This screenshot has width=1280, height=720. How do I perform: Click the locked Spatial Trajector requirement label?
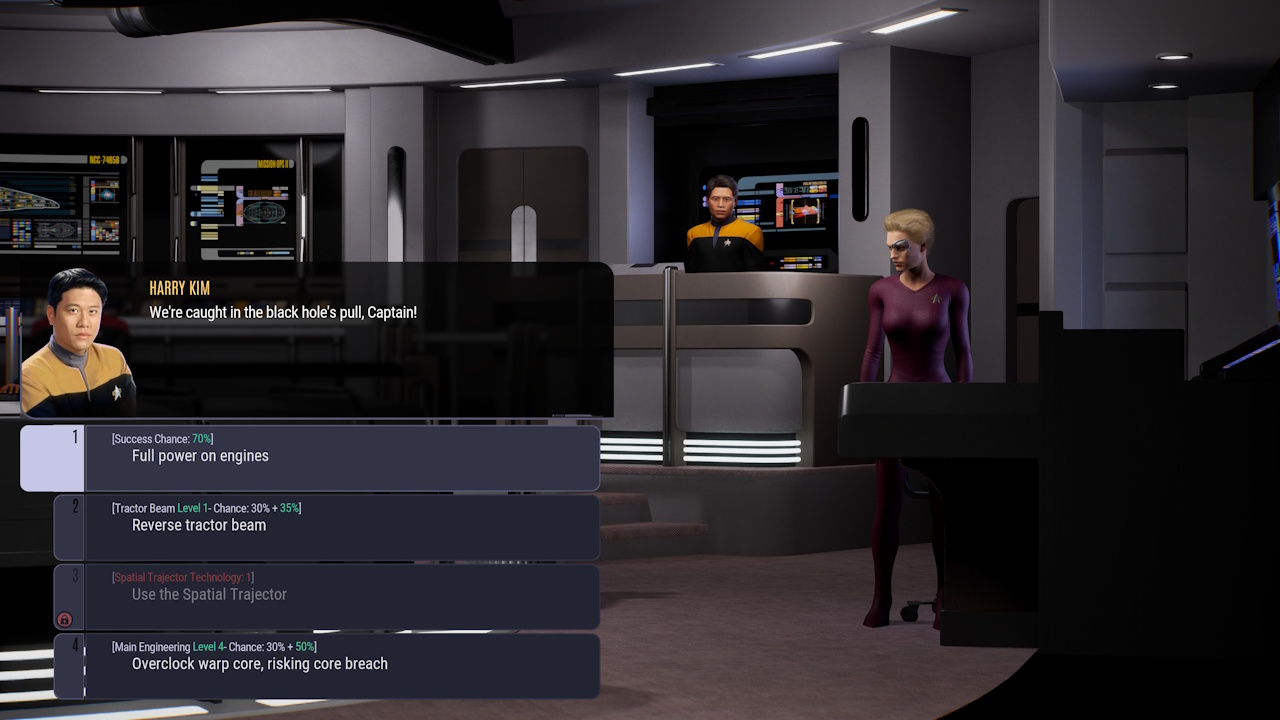[183, 577]
